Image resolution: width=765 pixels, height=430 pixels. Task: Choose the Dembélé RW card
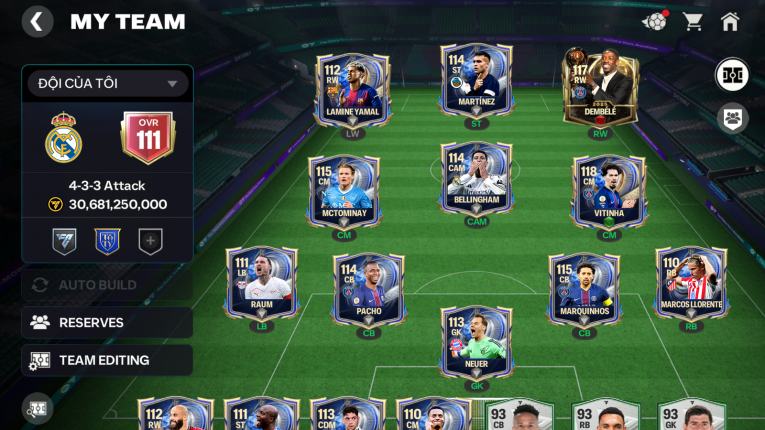pos(600,89)
